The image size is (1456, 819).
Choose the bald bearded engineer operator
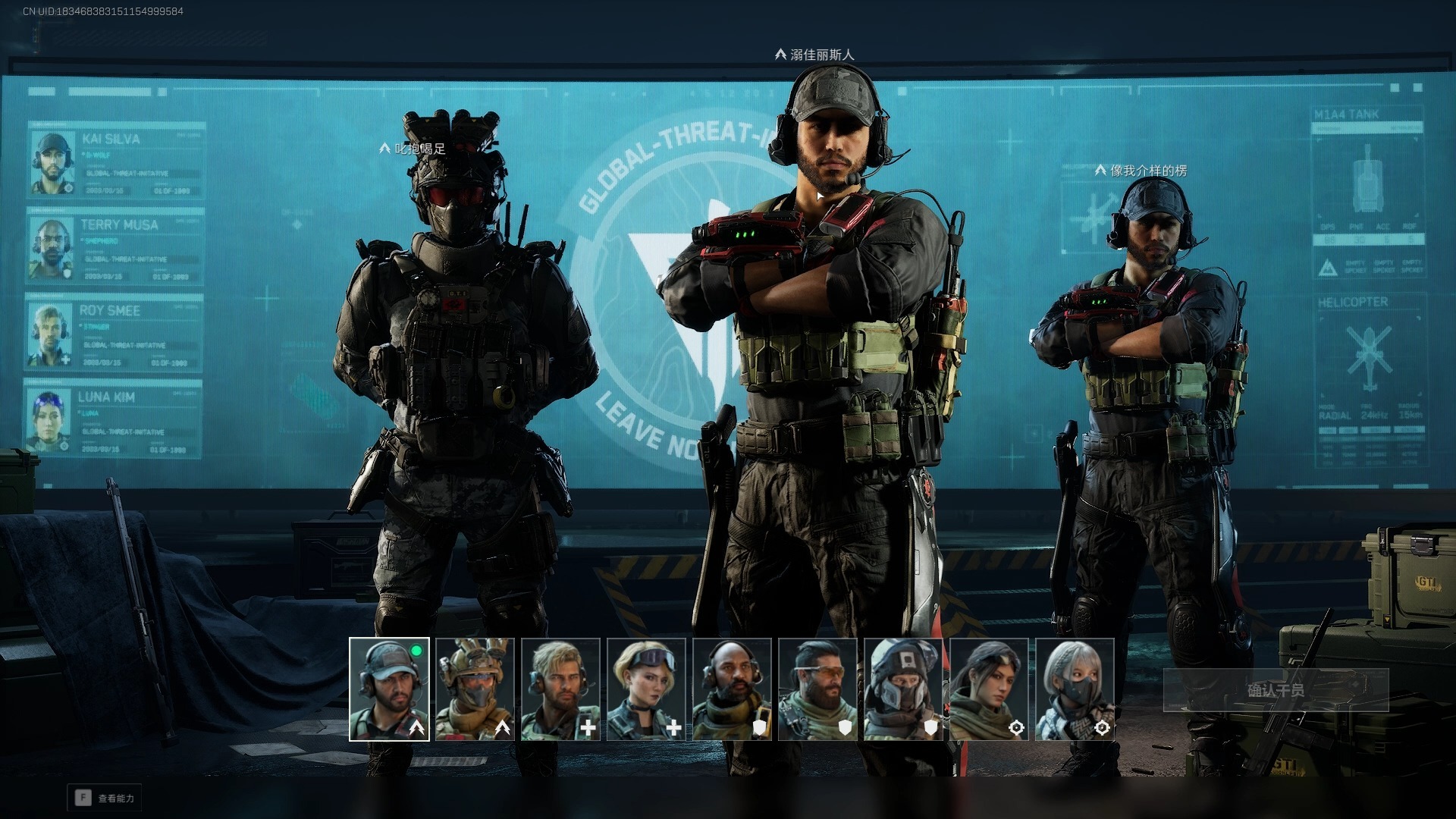point(732,689)
